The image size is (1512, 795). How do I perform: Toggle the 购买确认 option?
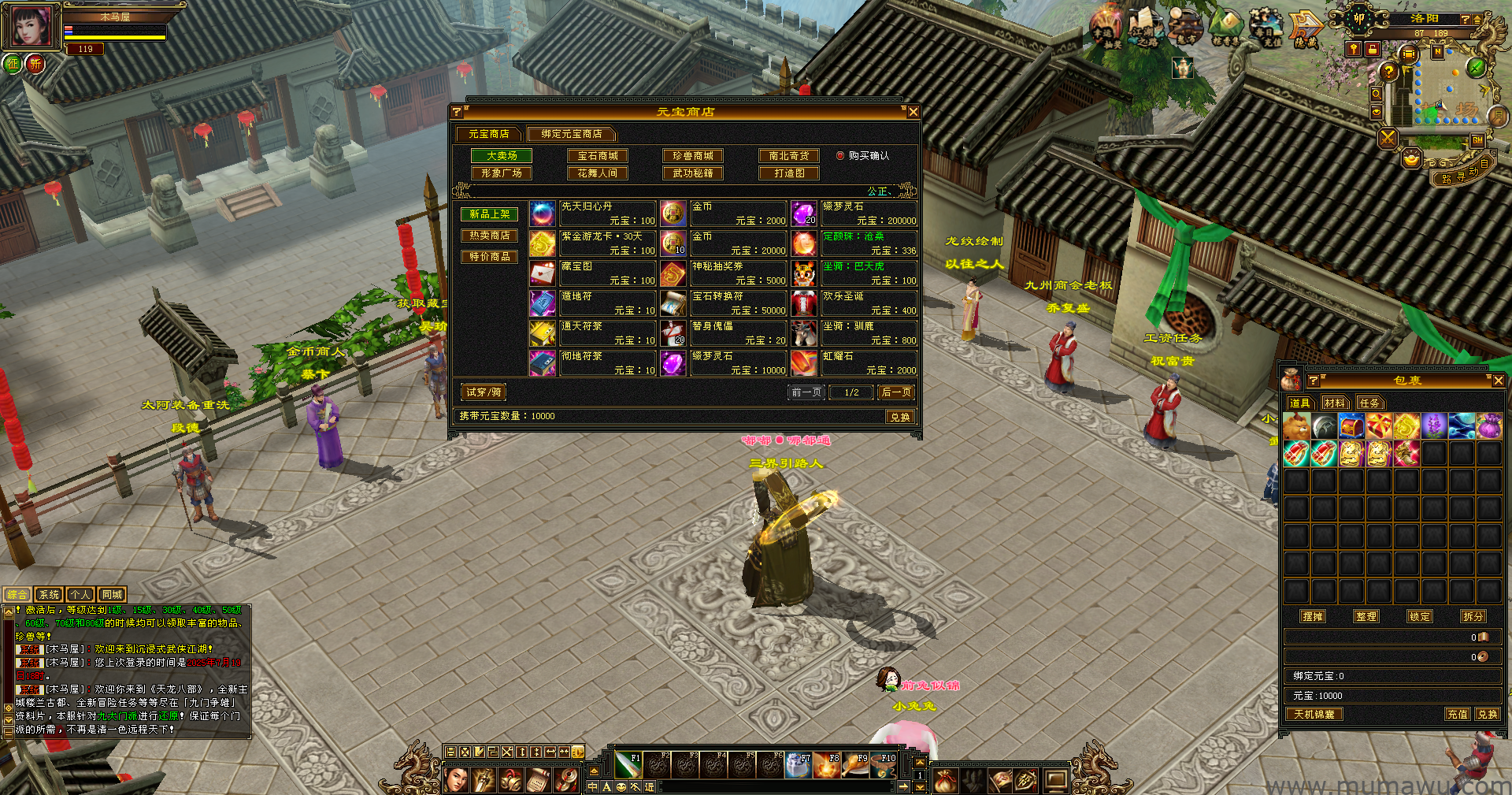(x=840, y=156)
